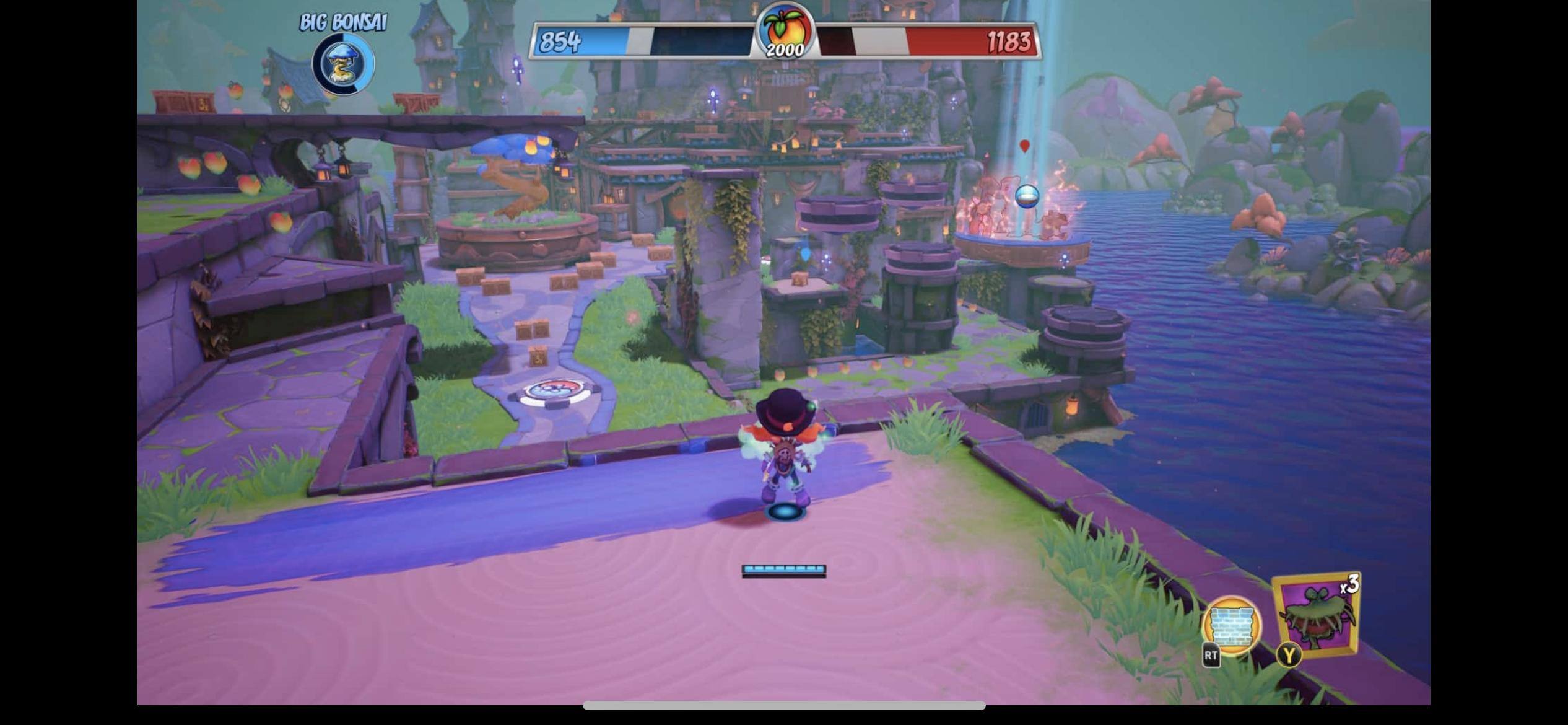Activate the ice brick wall ability
This screenshot has height=725, width=1568.
tap(1231, 627)
